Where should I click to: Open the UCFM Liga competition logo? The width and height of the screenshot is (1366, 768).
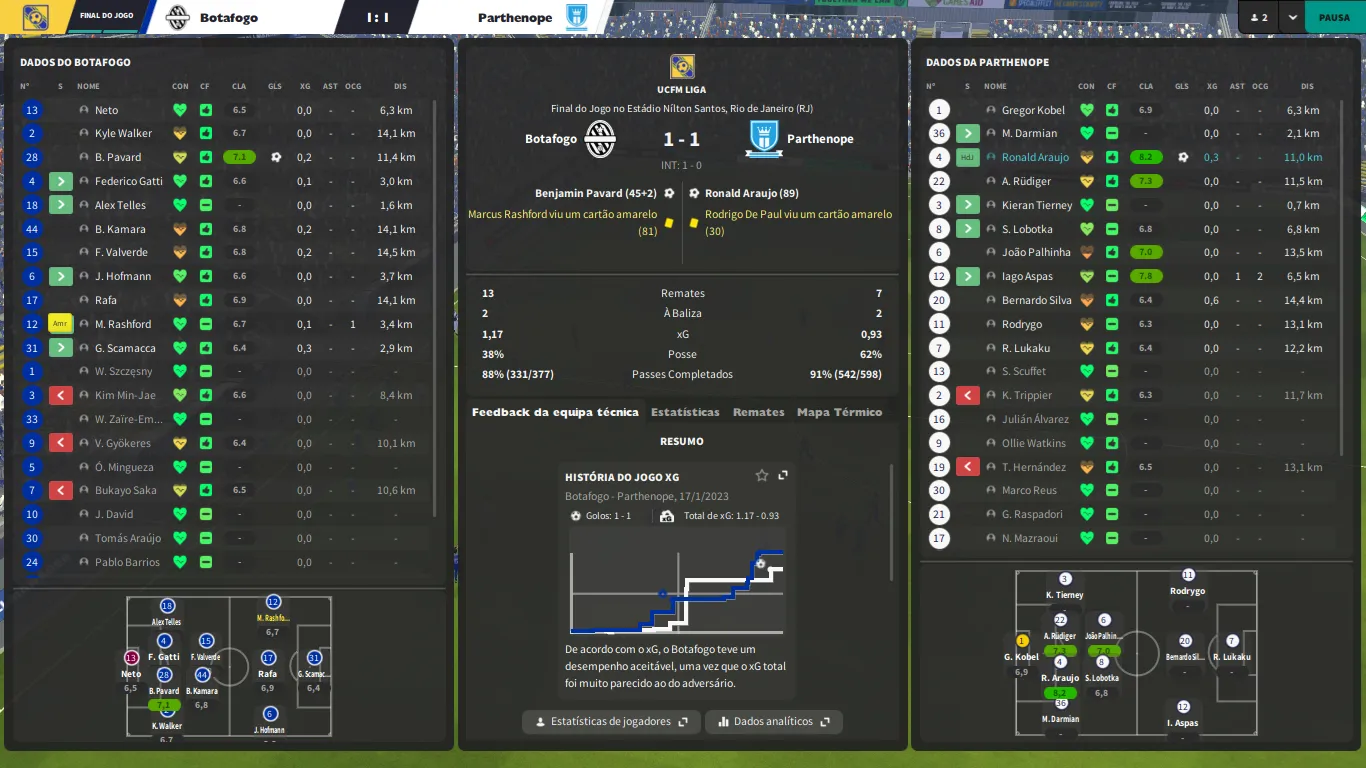(682, 67)
